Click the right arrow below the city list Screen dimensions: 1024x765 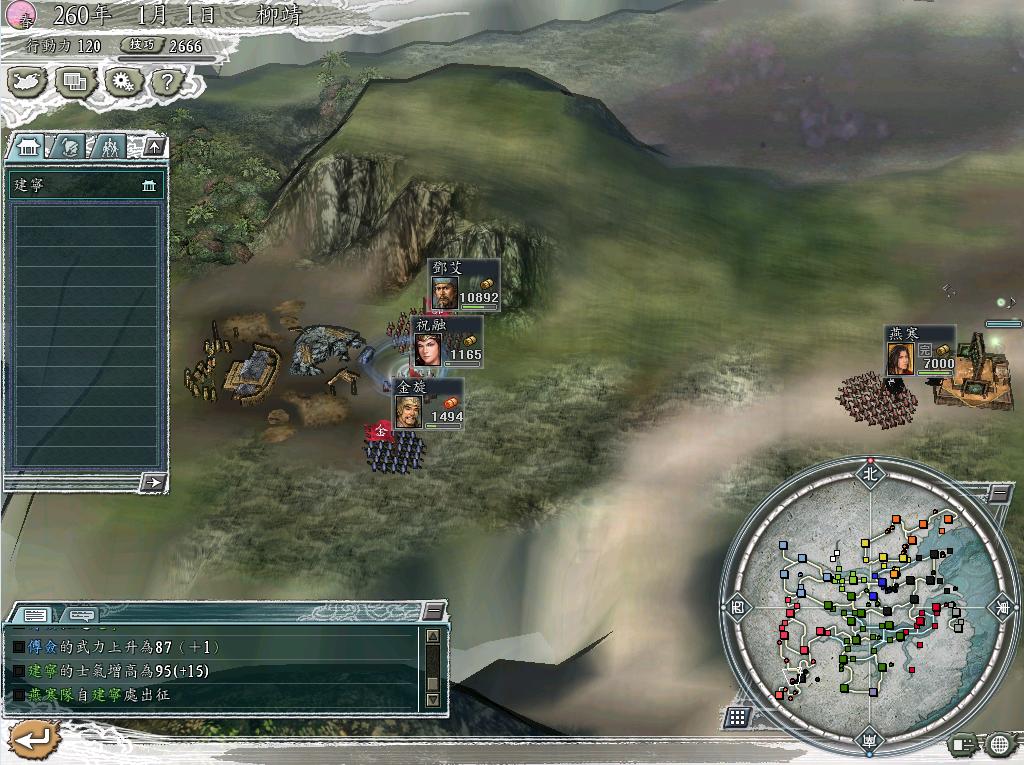pyautogui.click(x=153, y=482)
